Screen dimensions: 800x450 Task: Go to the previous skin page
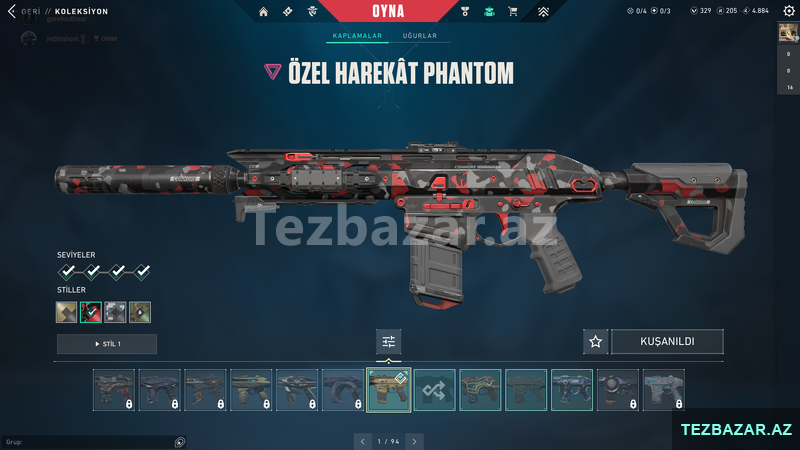(x=363, y=440)
